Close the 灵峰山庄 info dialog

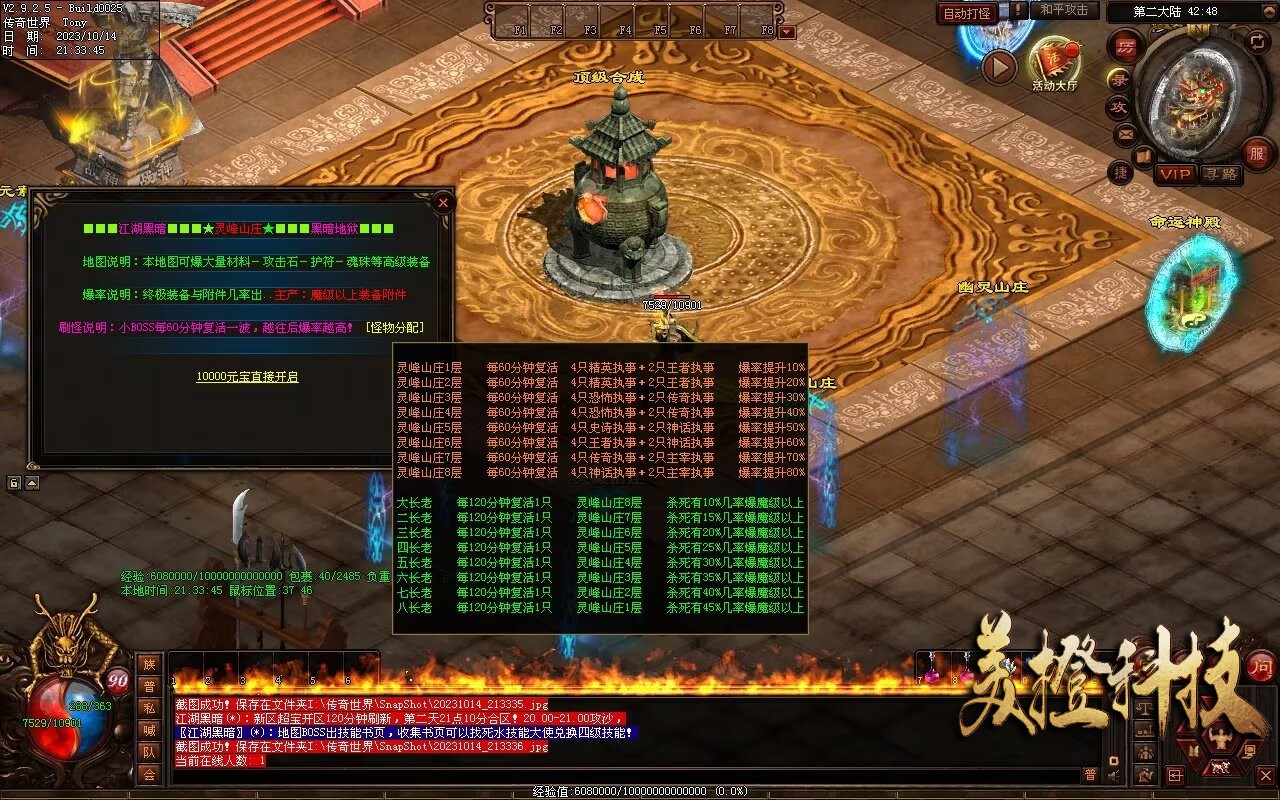443,202
